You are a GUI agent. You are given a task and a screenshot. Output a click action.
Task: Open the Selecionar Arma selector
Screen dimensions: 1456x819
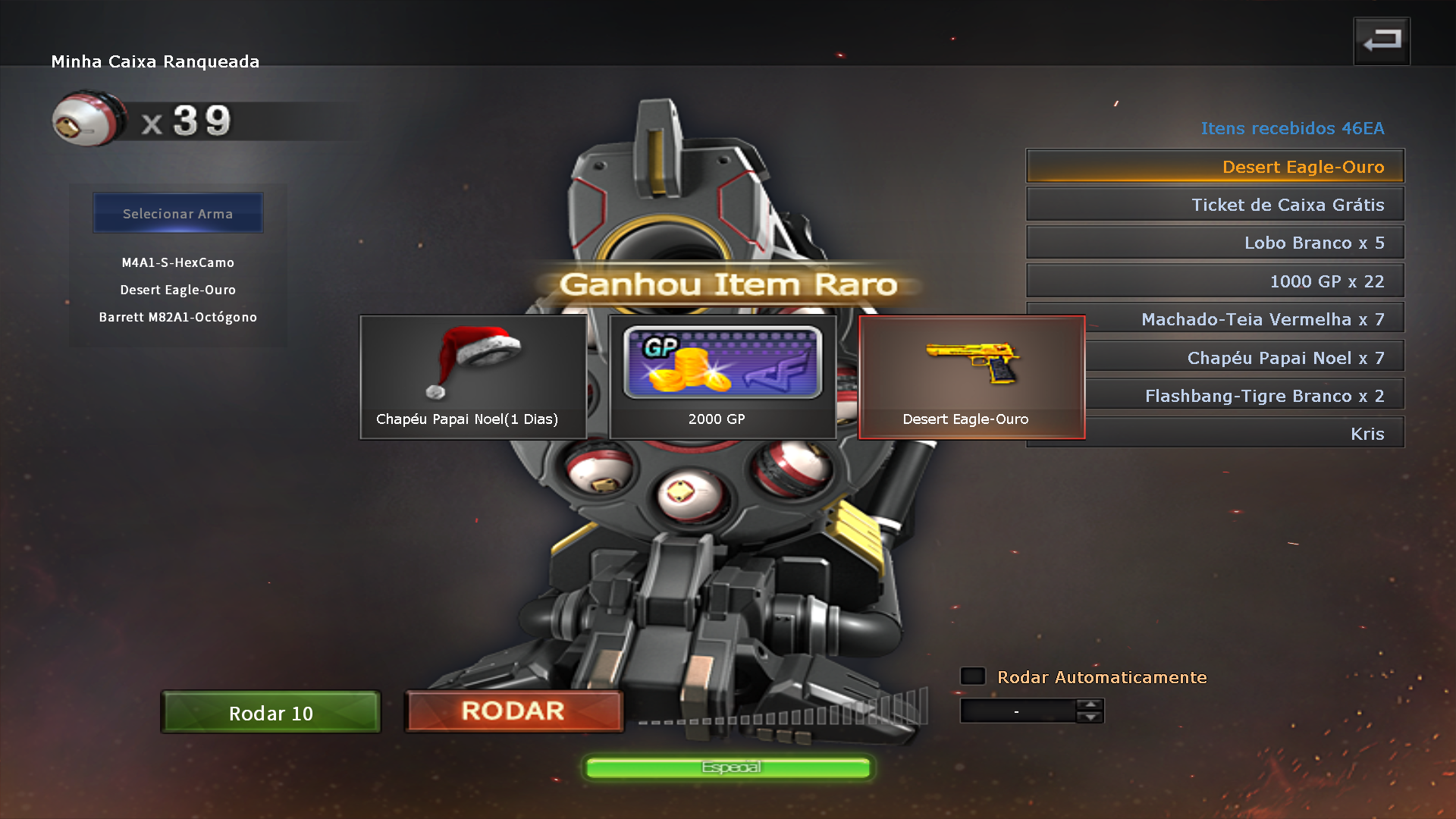178,213
